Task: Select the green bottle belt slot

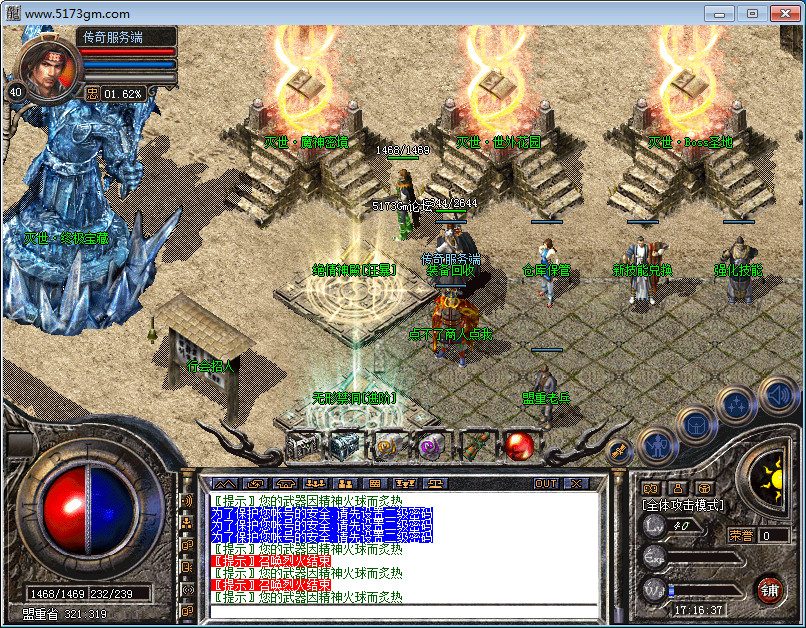Action: (476, 445)
